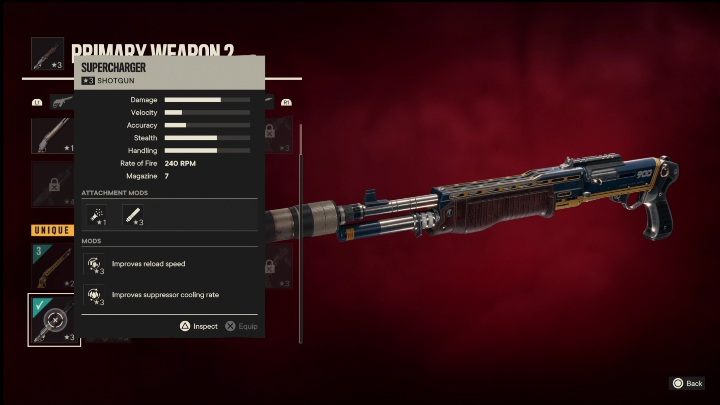Click the Primary Weapon 2 slot thumbnail
720x405 pixels.
tap(48, 54)
